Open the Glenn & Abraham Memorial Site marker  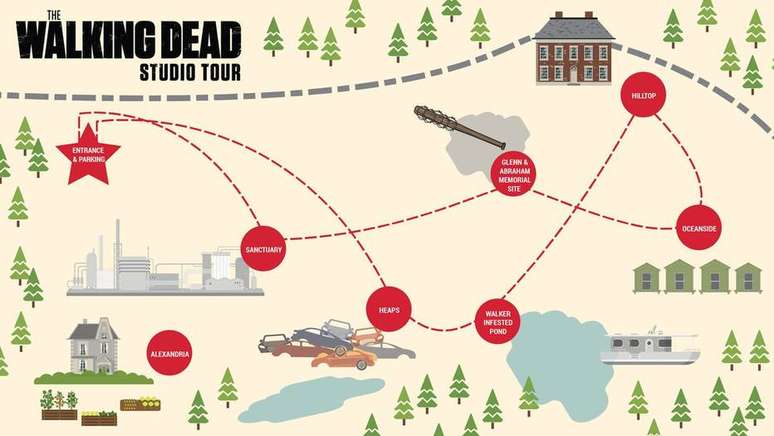(x=514, y=174)
